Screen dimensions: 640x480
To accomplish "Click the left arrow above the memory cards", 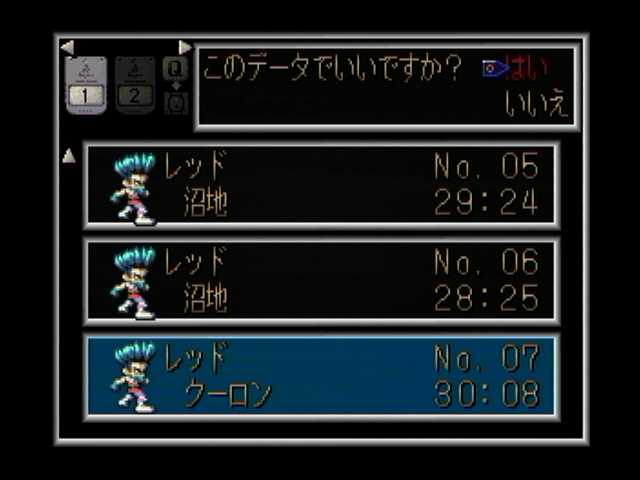I will 67,47.
